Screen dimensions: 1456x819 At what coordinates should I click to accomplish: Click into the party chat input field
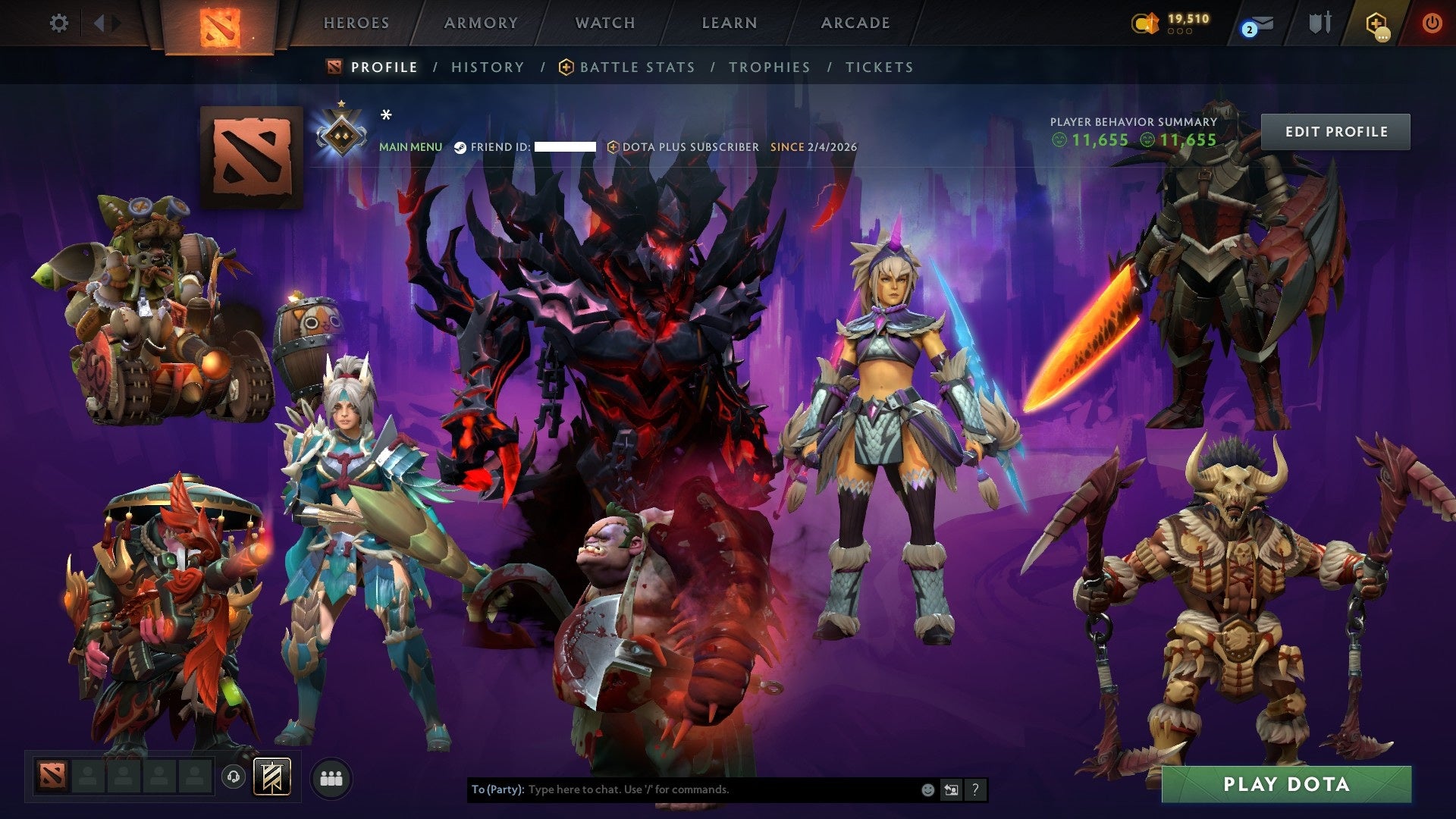(682, 789)
